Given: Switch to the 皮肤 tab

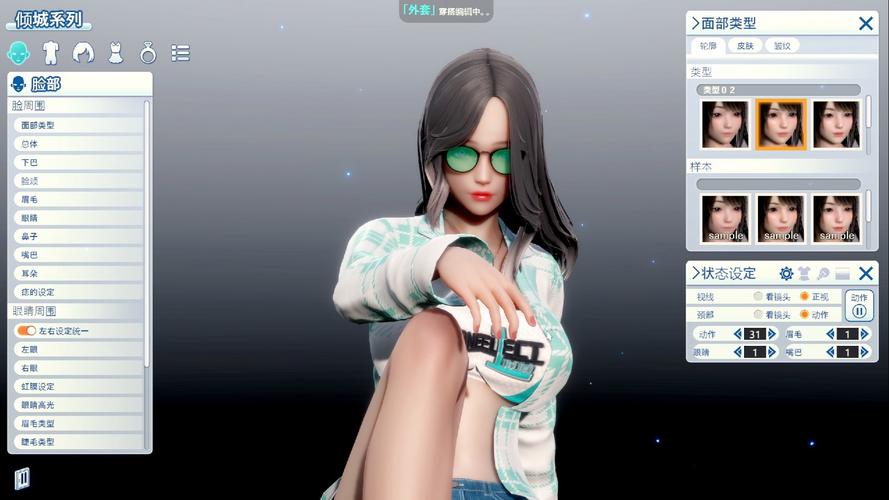Looking at the screenshot, I should (745, 45).
